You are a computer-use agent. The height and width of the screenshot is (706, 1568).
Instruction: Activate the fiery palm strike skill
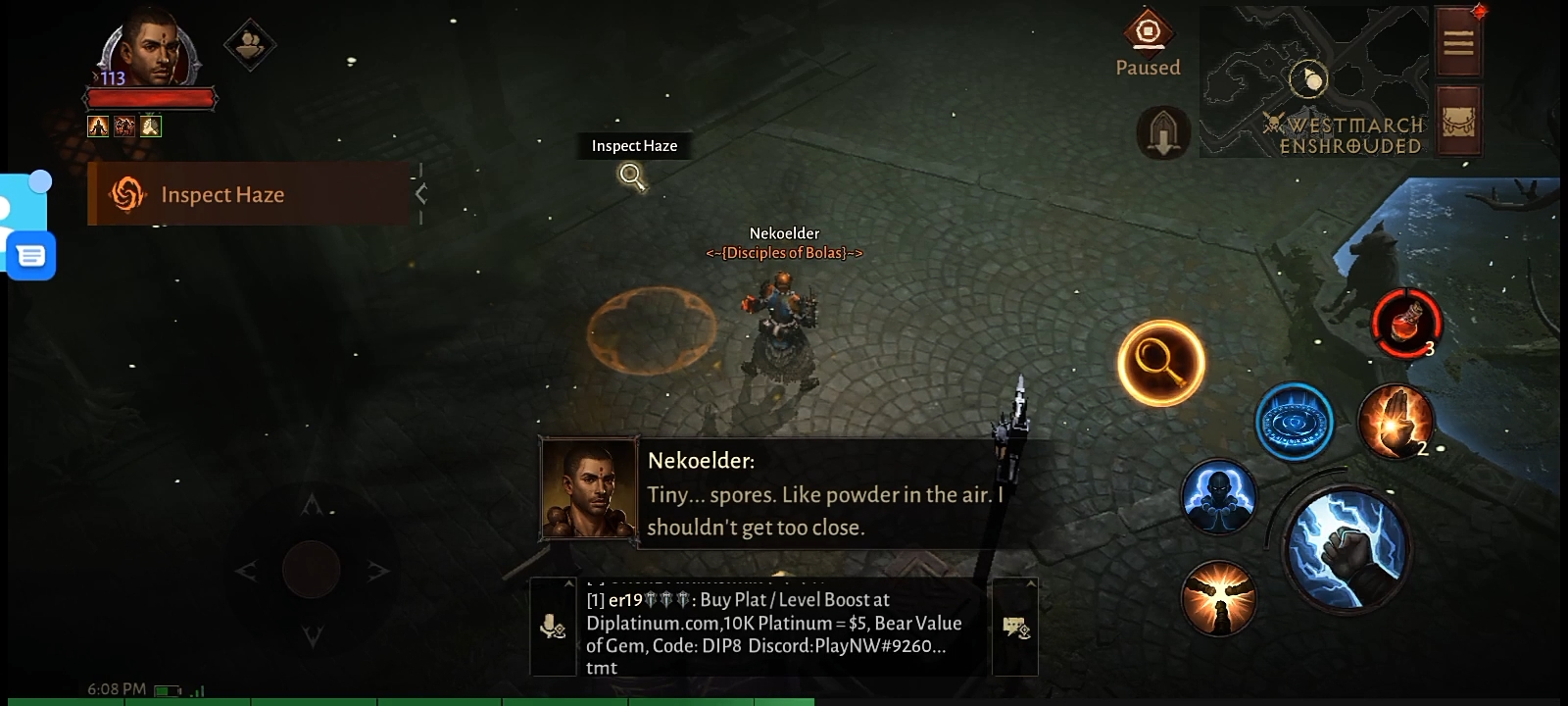coord(1396,422)
